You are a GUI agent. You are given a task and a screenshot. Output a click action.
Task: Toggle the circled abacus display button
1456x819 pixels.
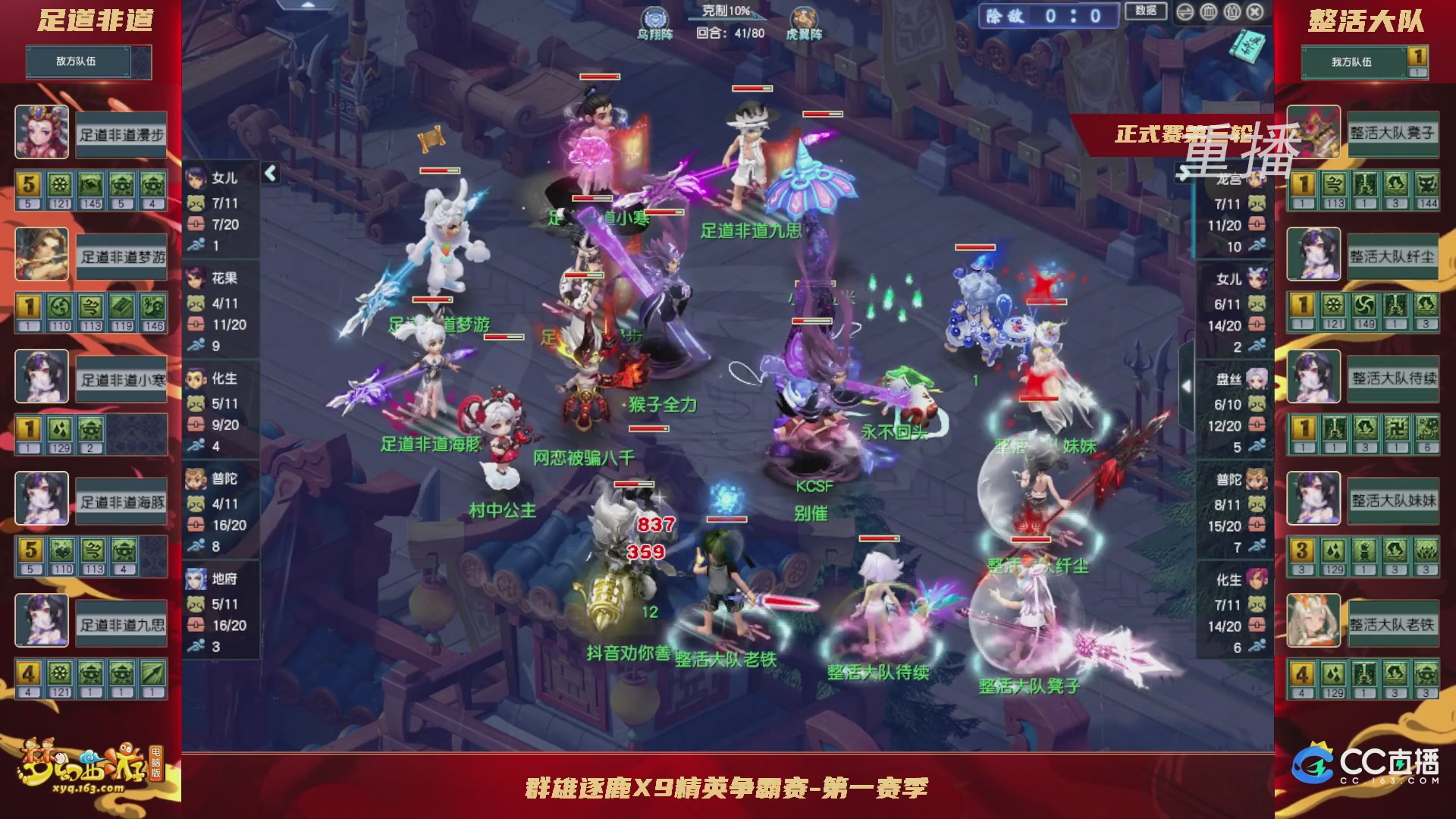click(1209, 13)
